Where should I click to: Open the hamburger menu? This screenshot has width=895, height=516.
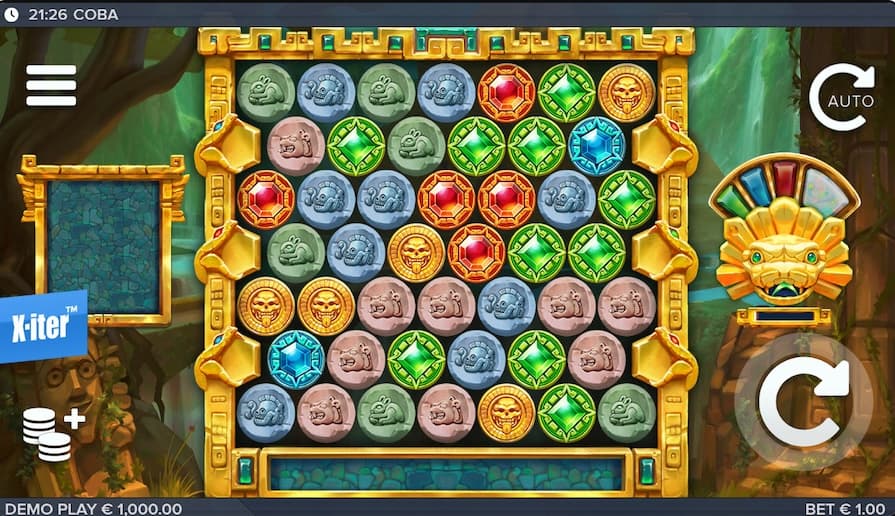tap(51, 85)
